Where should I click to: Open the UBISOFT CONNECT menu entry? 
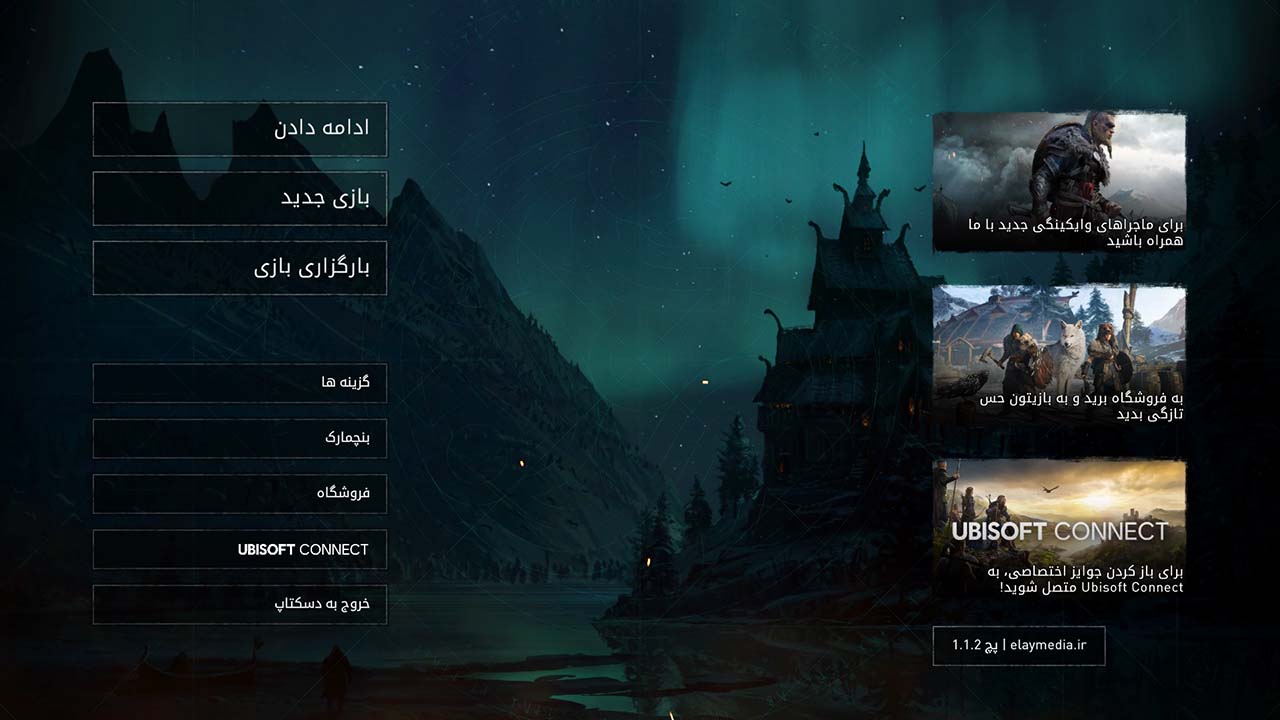[x=239, y=549]
